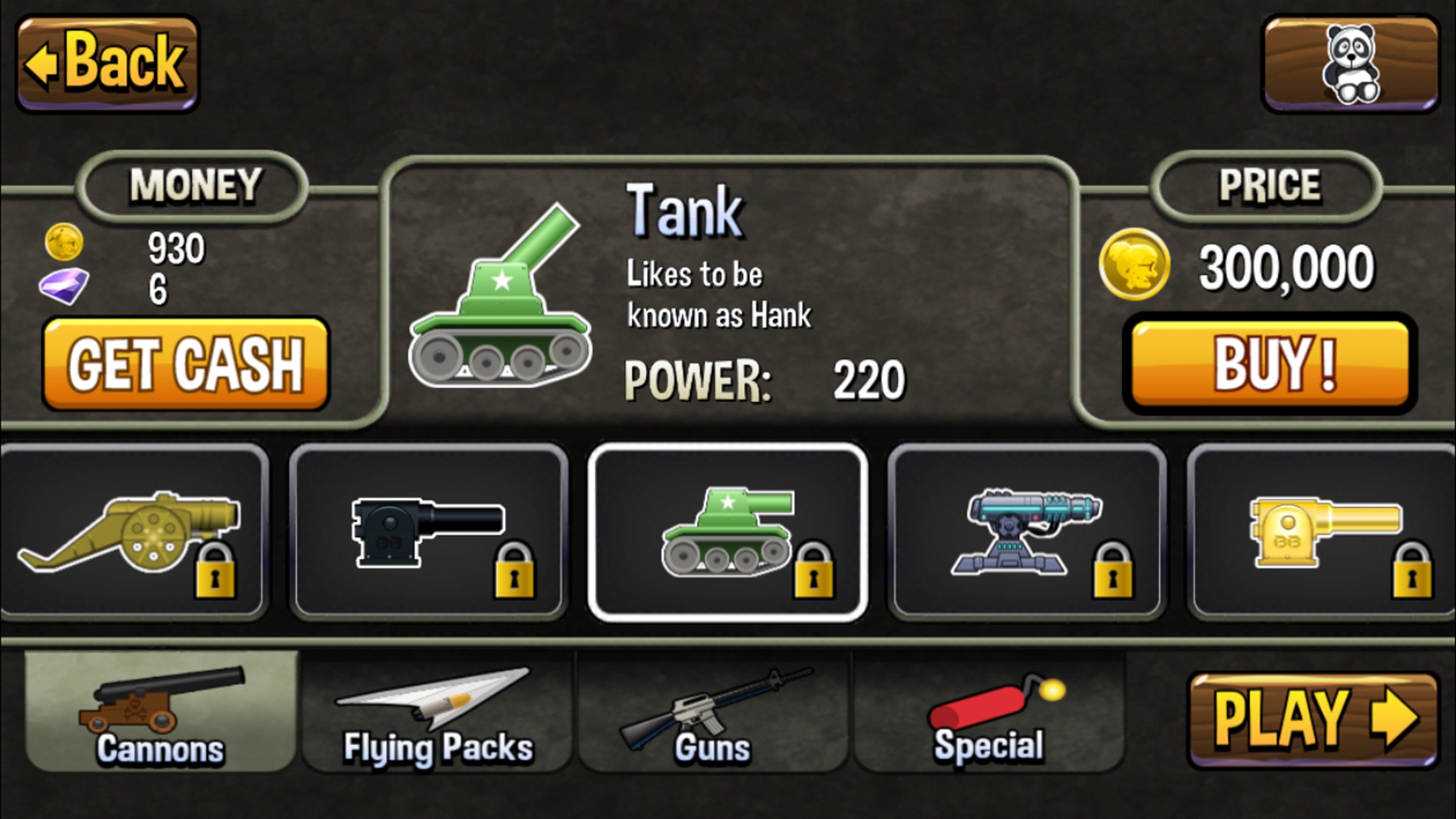
Task: Buy the Tank with the BUY! button
Action: click(x=1271, y=363)
